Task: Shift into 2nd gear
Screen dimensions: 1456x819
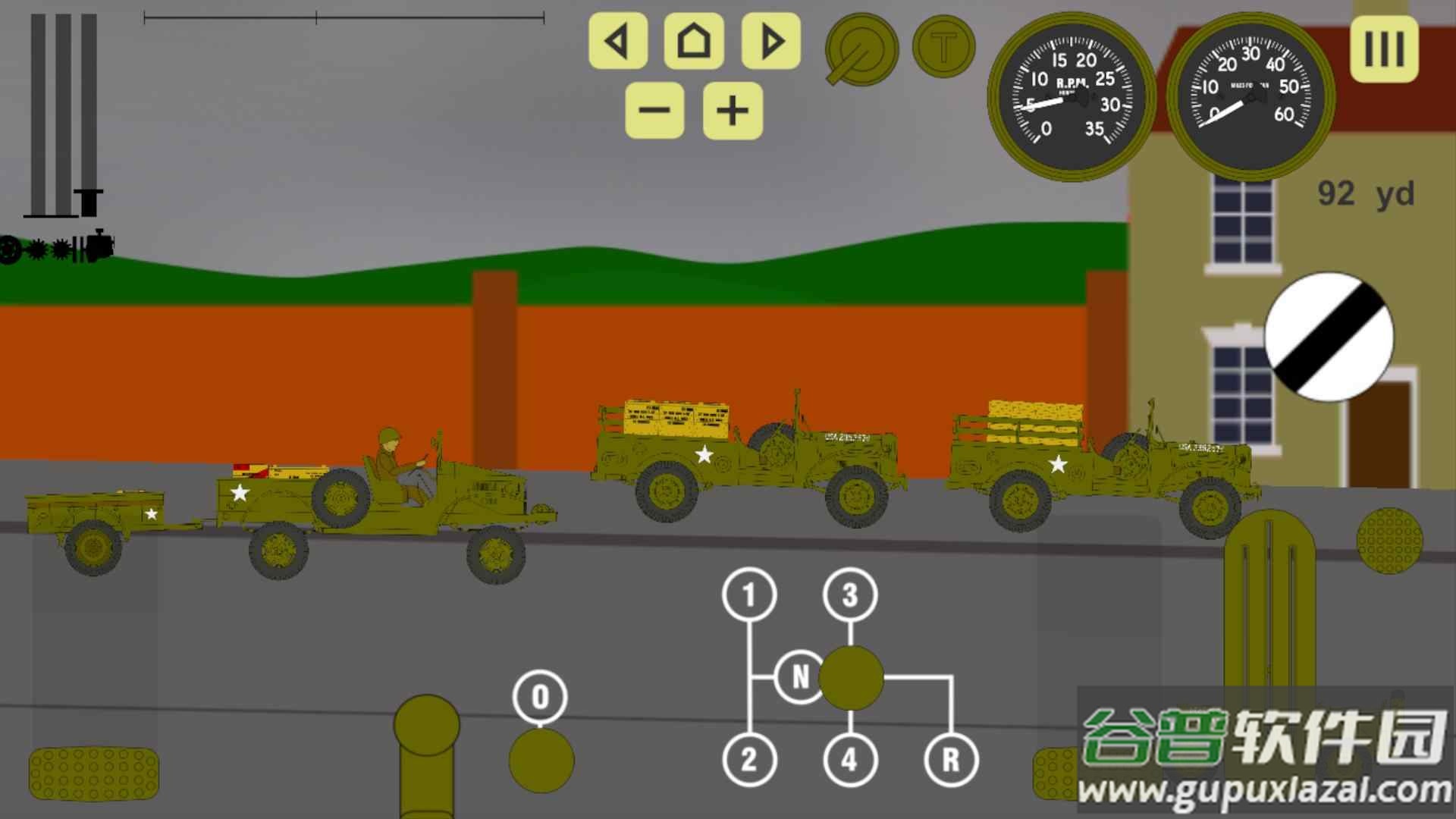Action: 749,759
